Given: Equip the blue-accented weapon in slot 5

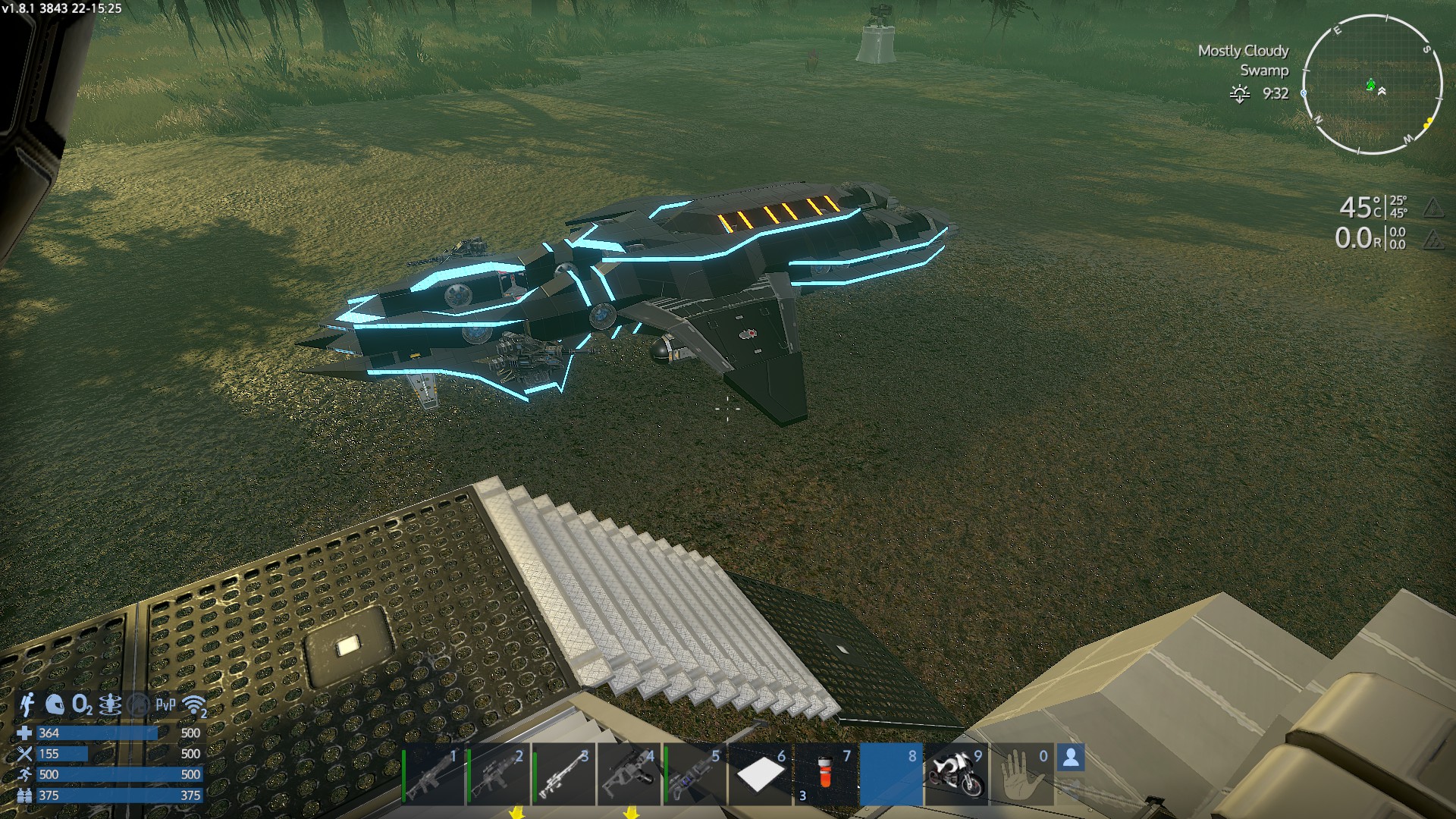Looking at the screenshot, I should point(695,775).
